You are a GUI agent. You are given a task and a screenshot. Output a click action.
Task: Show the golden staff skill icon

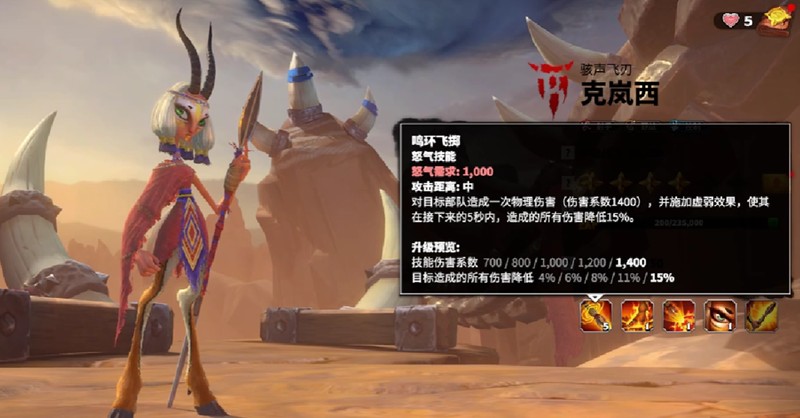click(761, 316)
